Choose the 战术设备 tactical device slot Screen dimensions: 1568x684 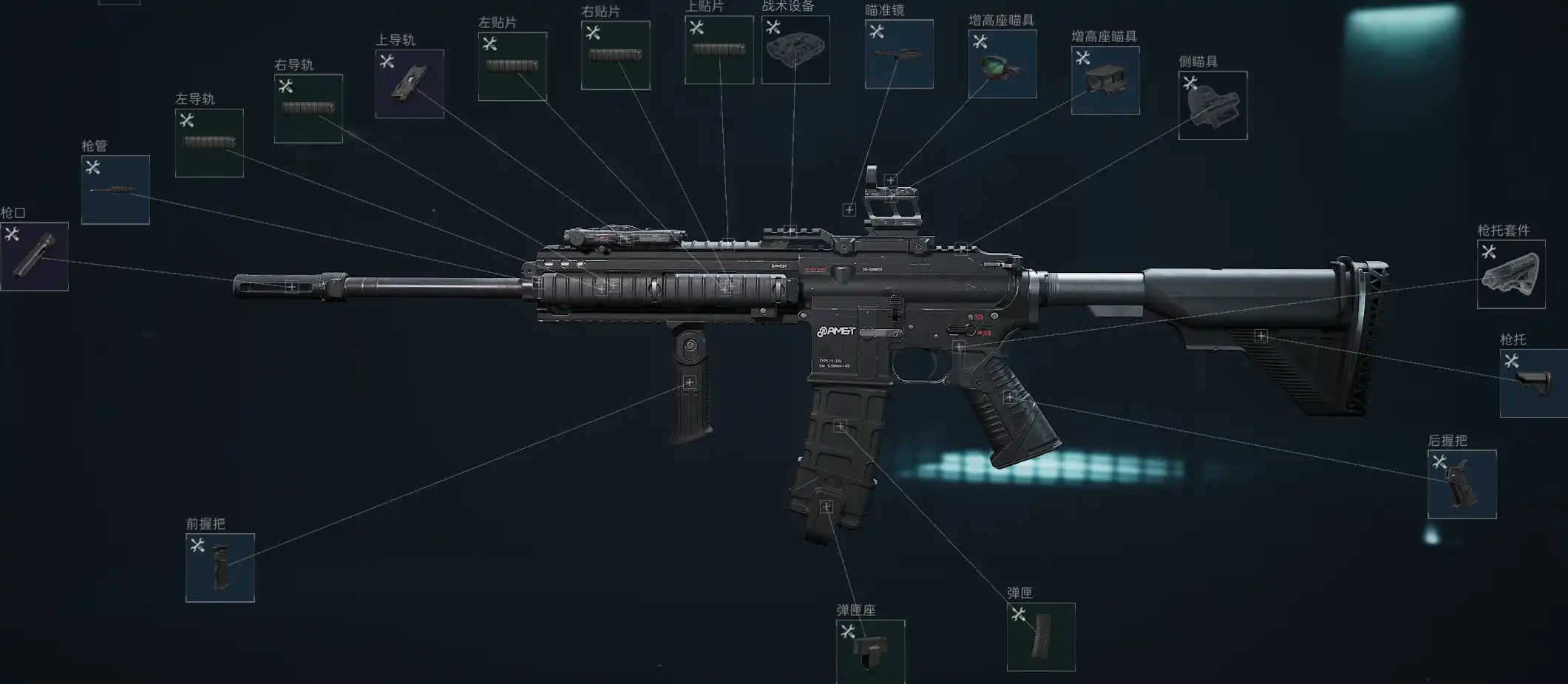[x=795, y=50]
